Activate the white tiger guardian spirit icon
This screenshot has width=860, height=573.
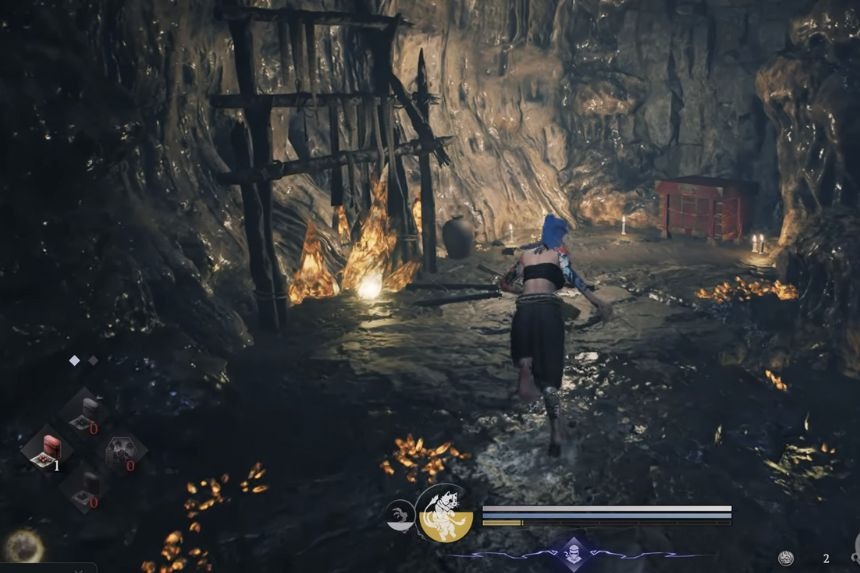(x=444, y=513)
